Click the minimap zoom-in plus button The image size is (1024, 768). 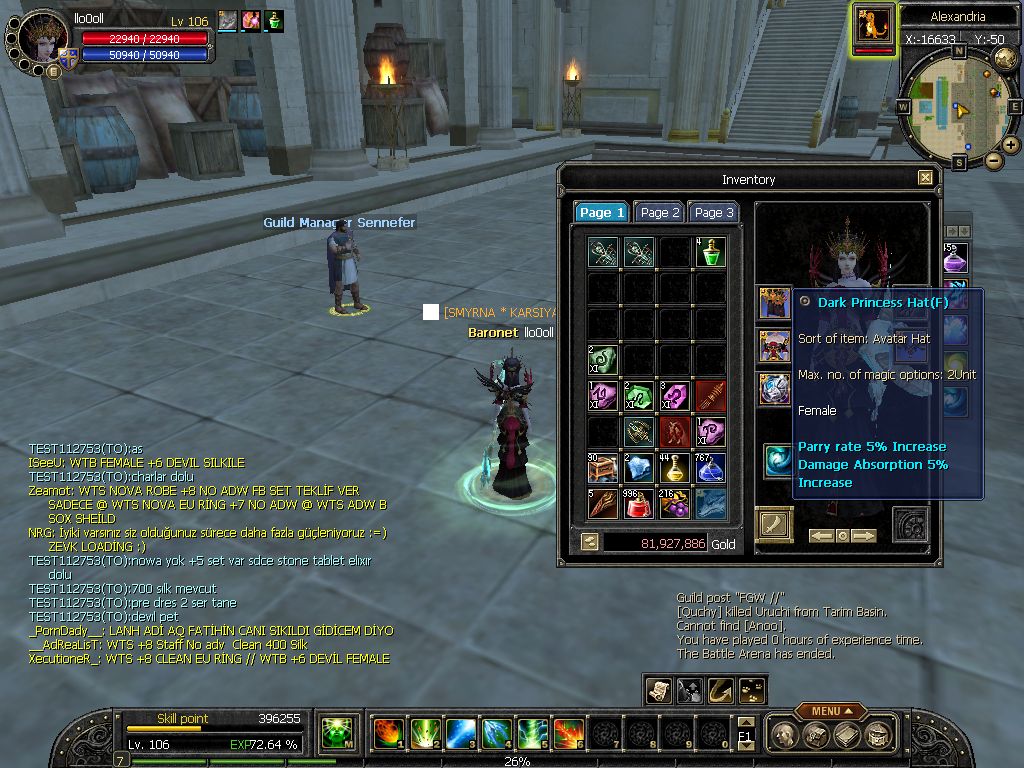(1011, 144)
